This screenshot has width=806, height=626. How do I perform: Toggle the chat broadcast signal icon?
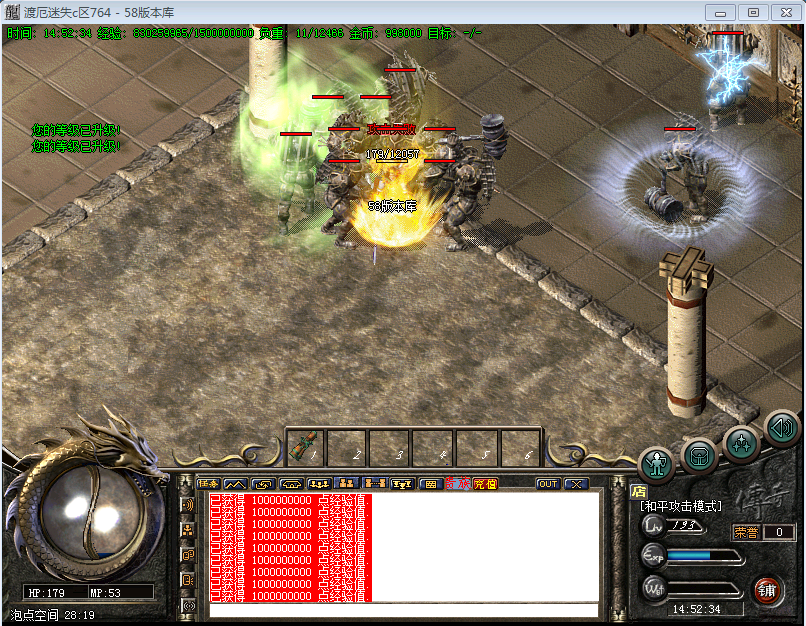click(x=188, y=505)
